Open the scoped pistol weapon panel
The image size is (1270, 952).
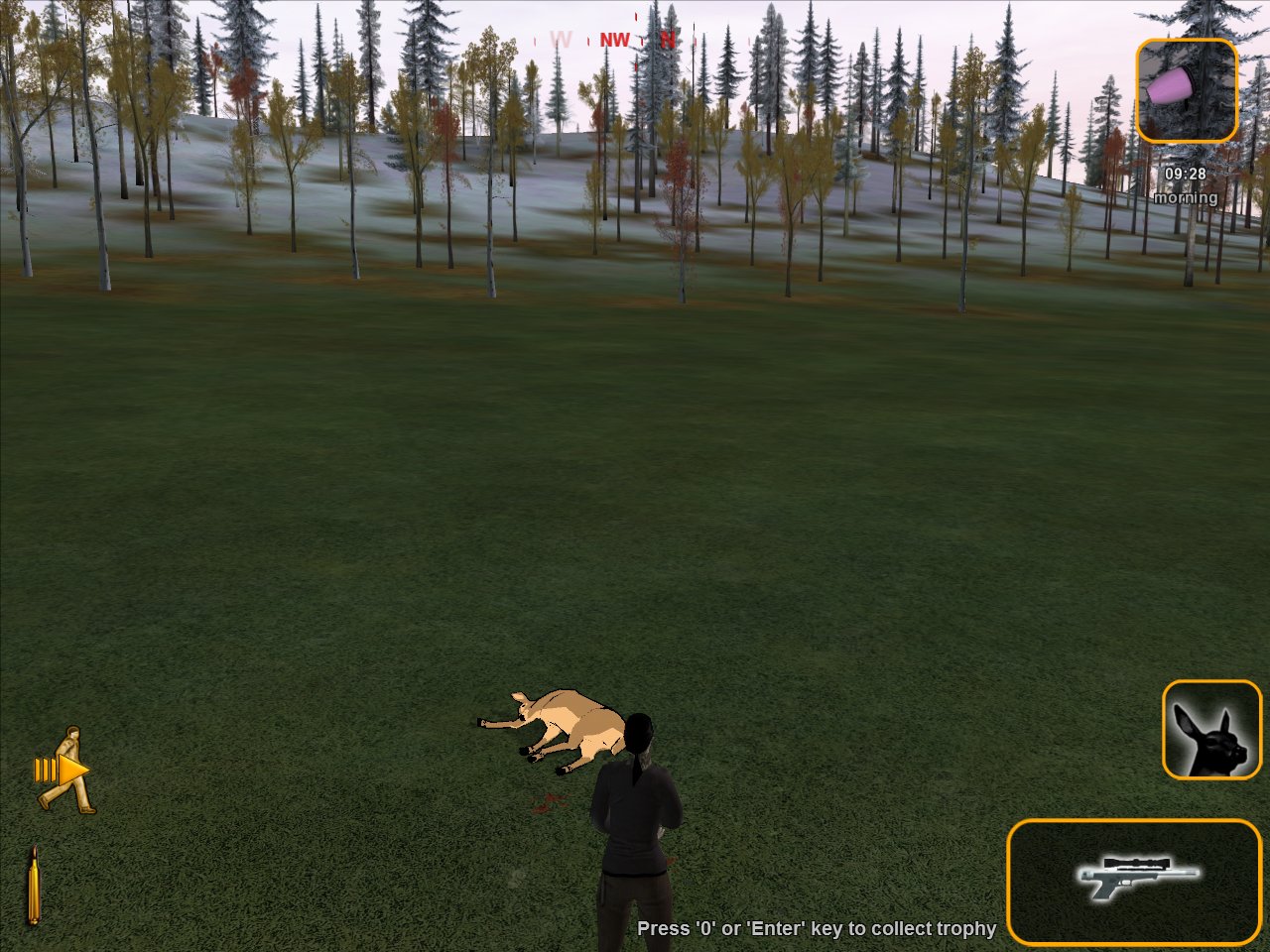pyautogui.click(x=1134, y=881)
